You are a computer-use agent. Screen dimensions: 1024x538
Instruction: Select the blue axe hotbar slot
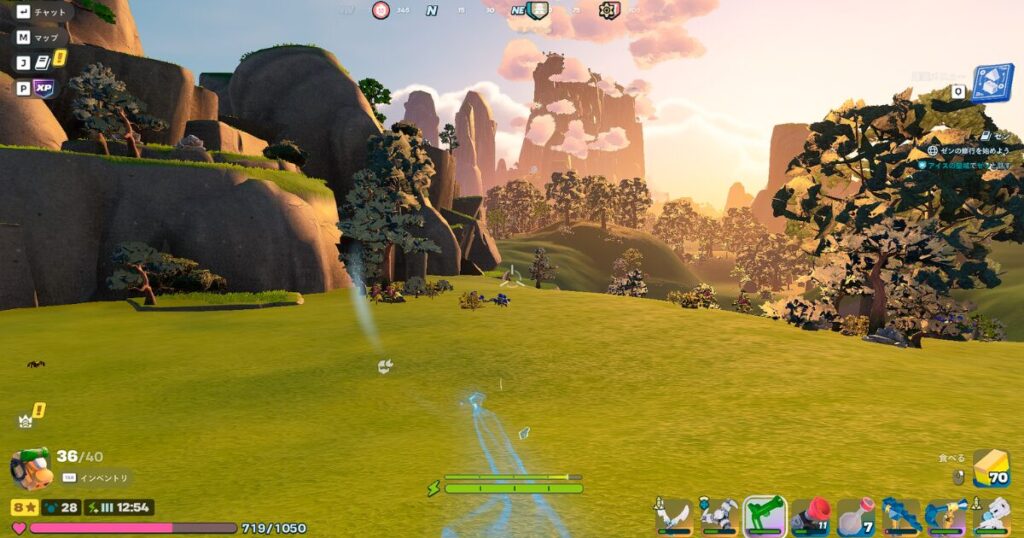pos(901,515)
